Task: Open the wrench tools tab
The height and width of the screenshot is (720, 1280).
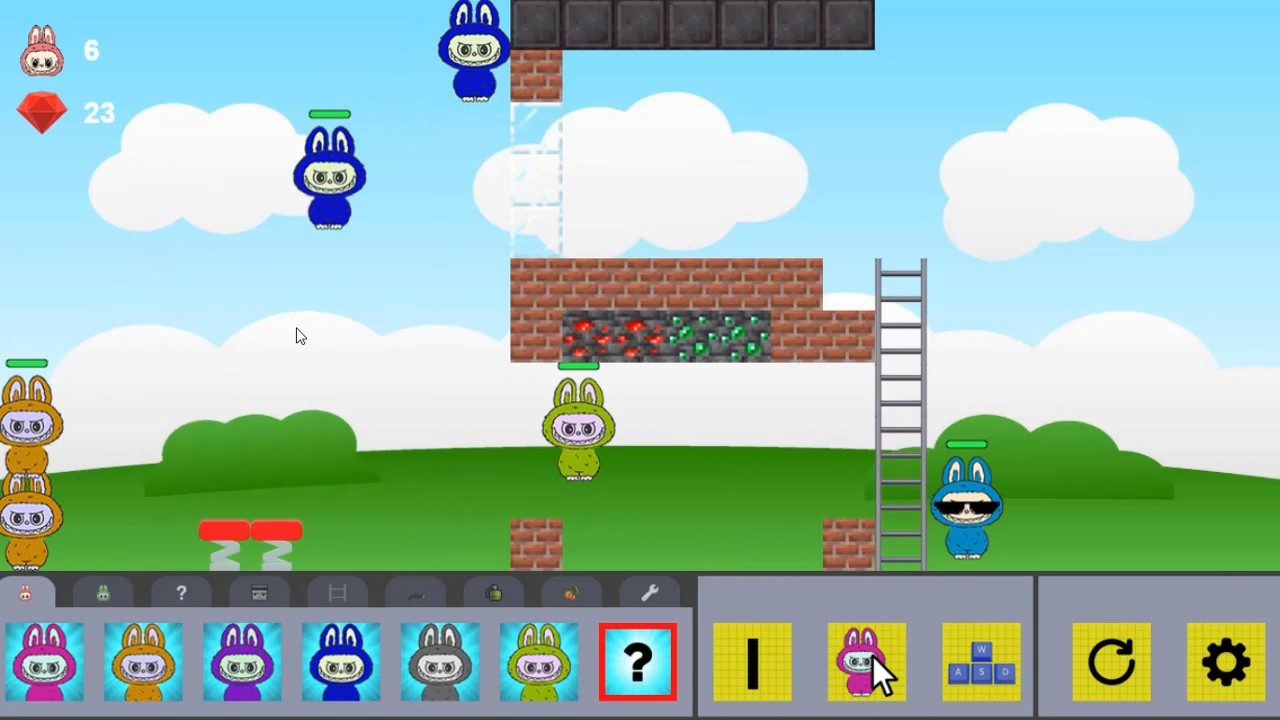Action: (649, 592)
